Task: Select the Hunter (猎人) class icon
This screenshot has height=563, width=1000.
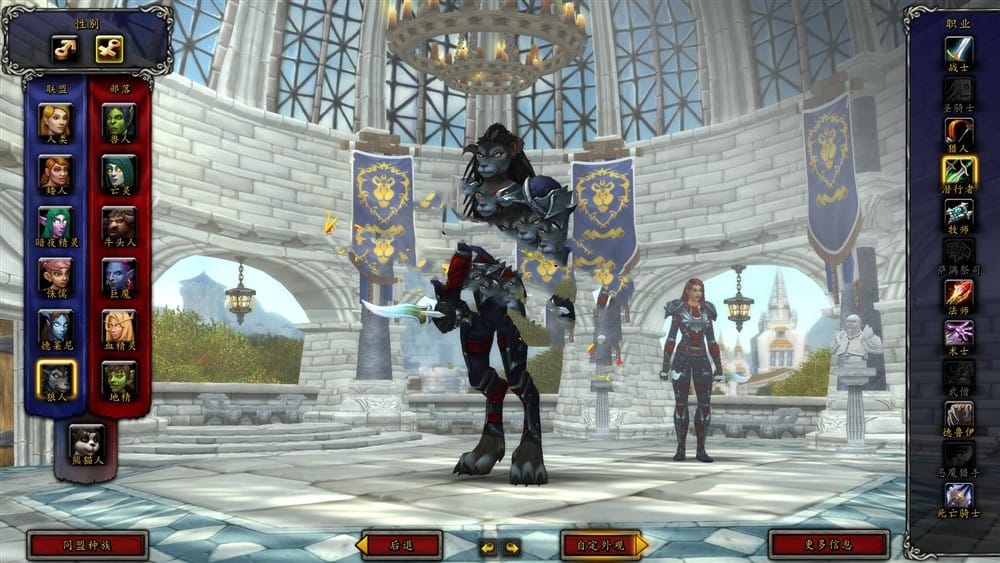Action: (x=959, y=131)
